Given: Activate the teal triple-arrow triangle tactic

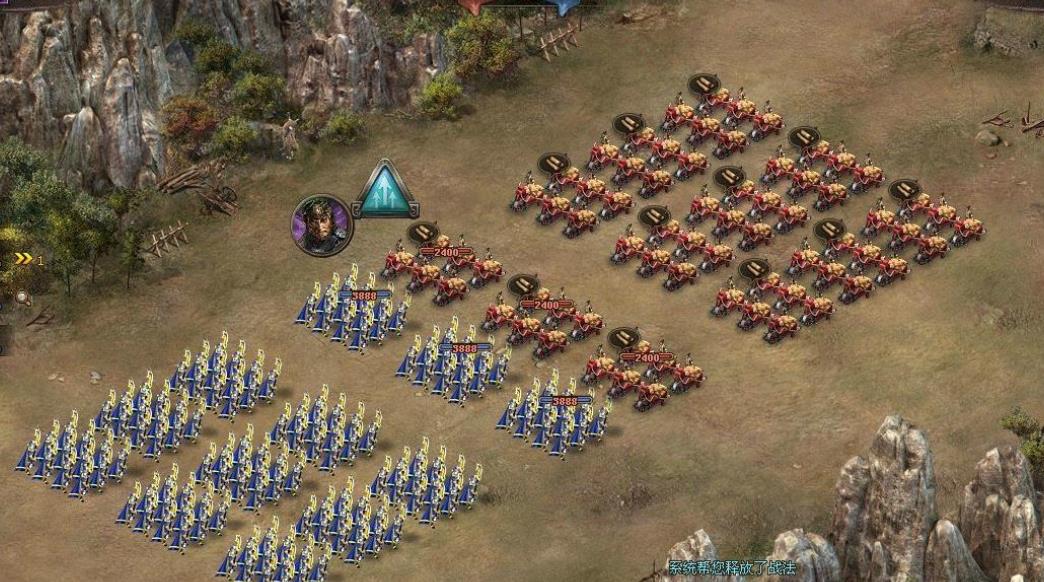Looking at the screenshot, I should point(385,191).
